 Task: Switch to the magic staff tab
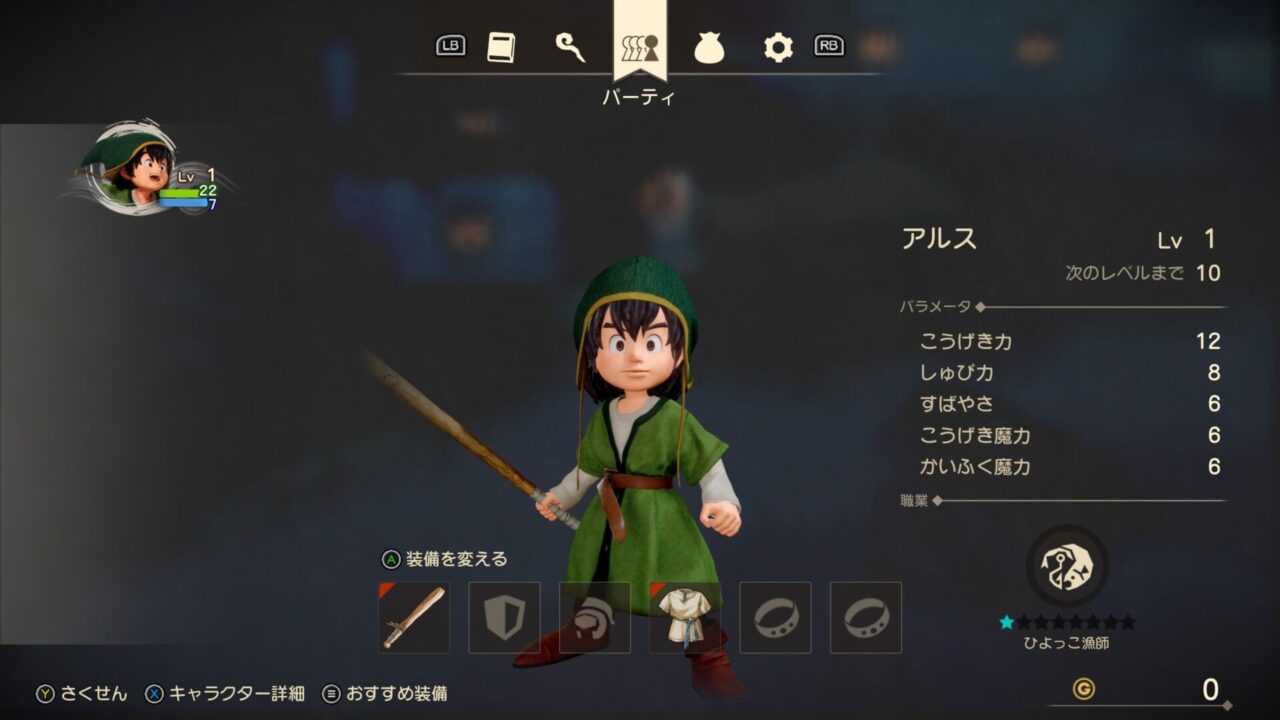[x=570, y=47]
